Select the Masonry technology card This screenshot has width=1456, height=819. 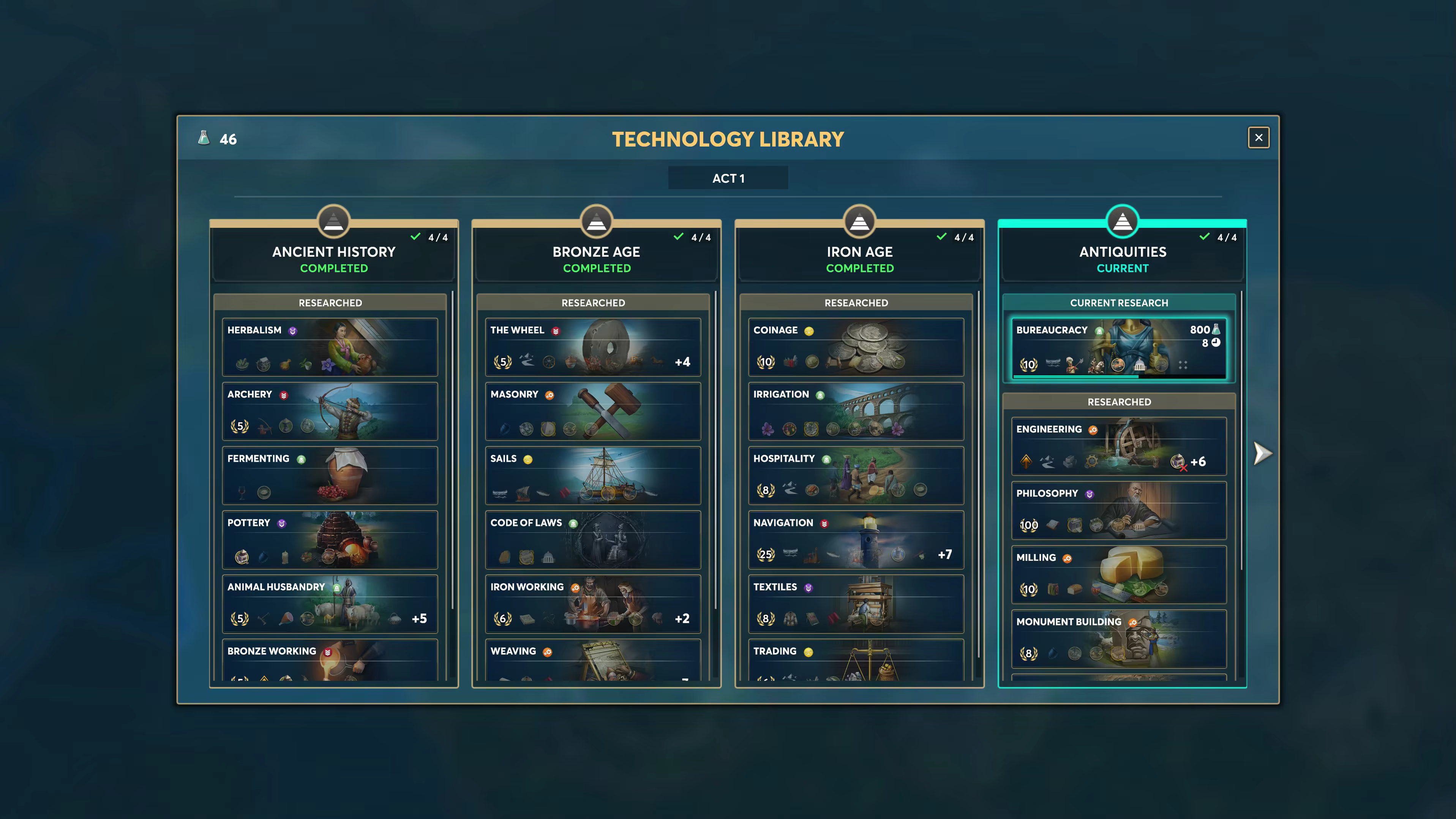[592, 411]
